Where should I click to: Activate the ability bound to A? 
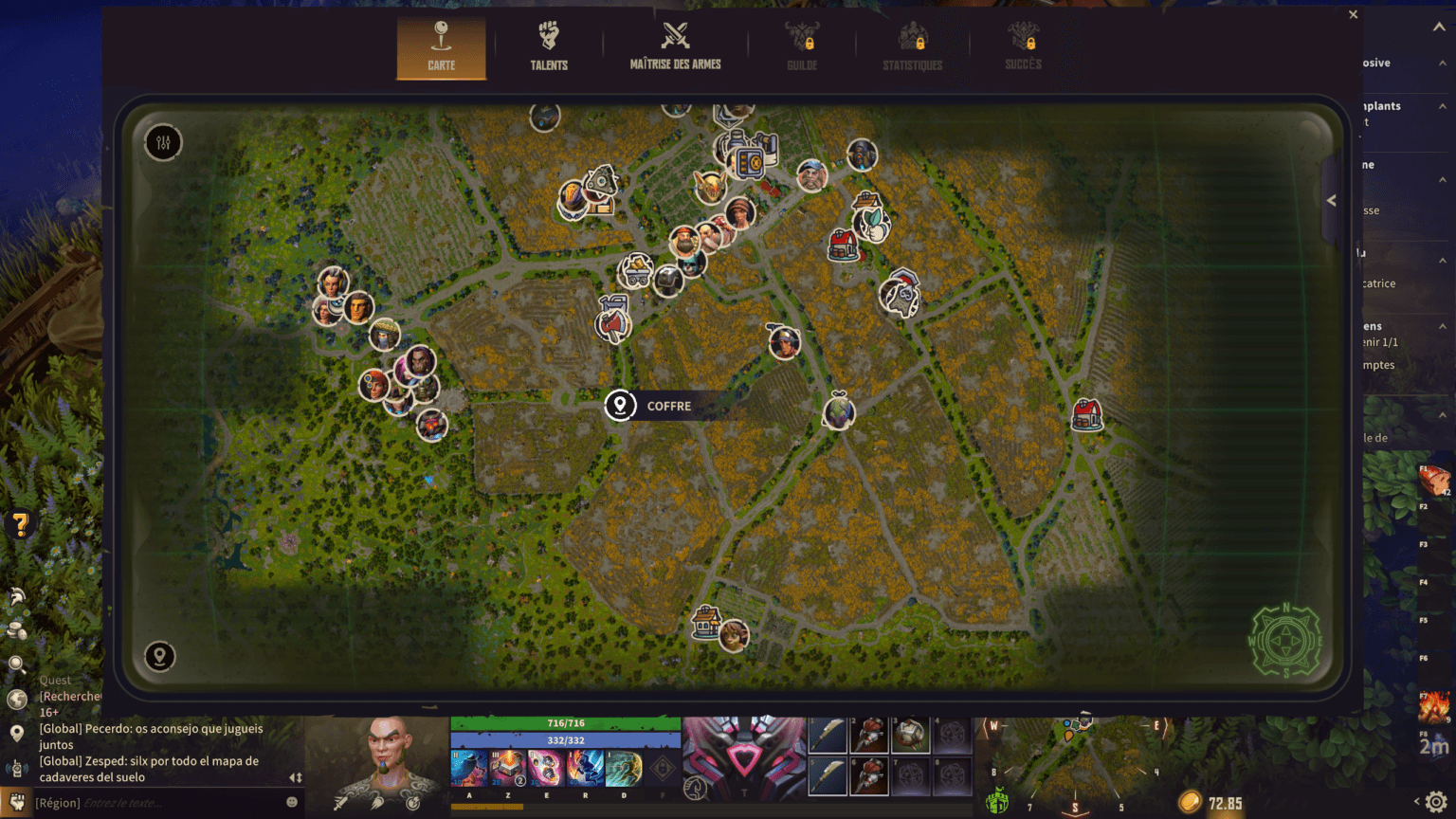[x=469, y=768]
